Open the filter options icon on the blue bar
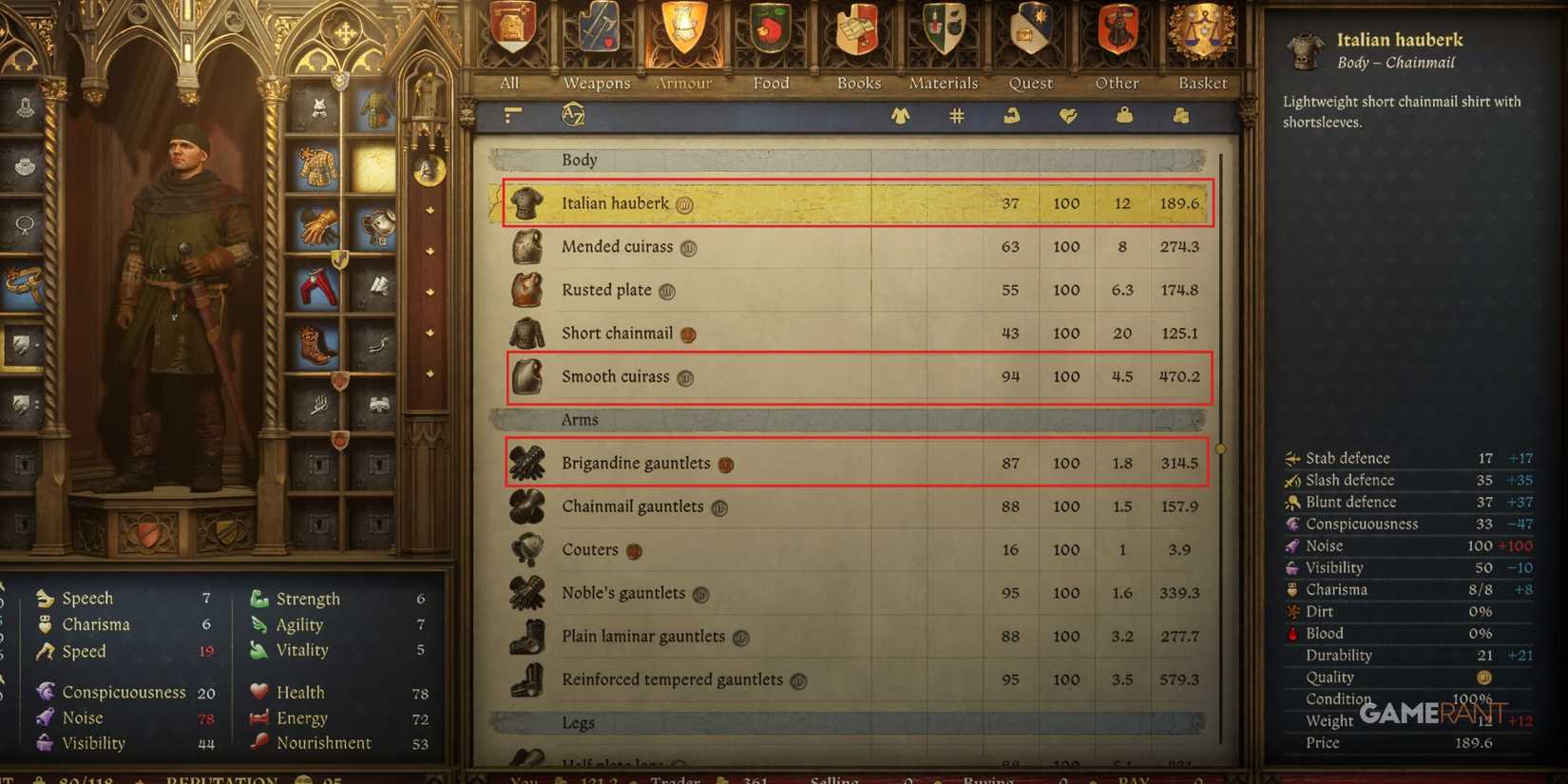The height and width of the screenshot is (784, 1568). coord(512,116)
